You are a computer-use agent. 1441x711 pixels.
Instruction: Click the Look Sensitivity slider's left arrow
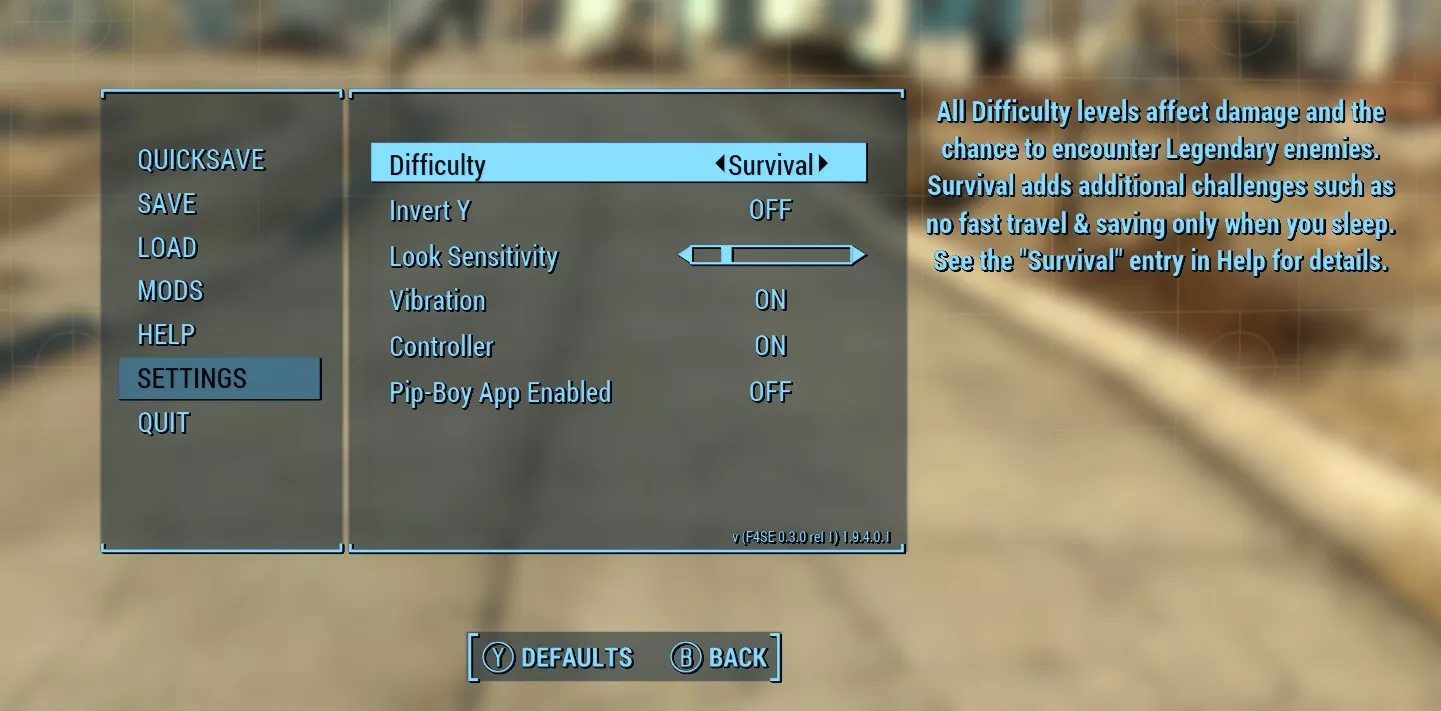tap(685, 256)
